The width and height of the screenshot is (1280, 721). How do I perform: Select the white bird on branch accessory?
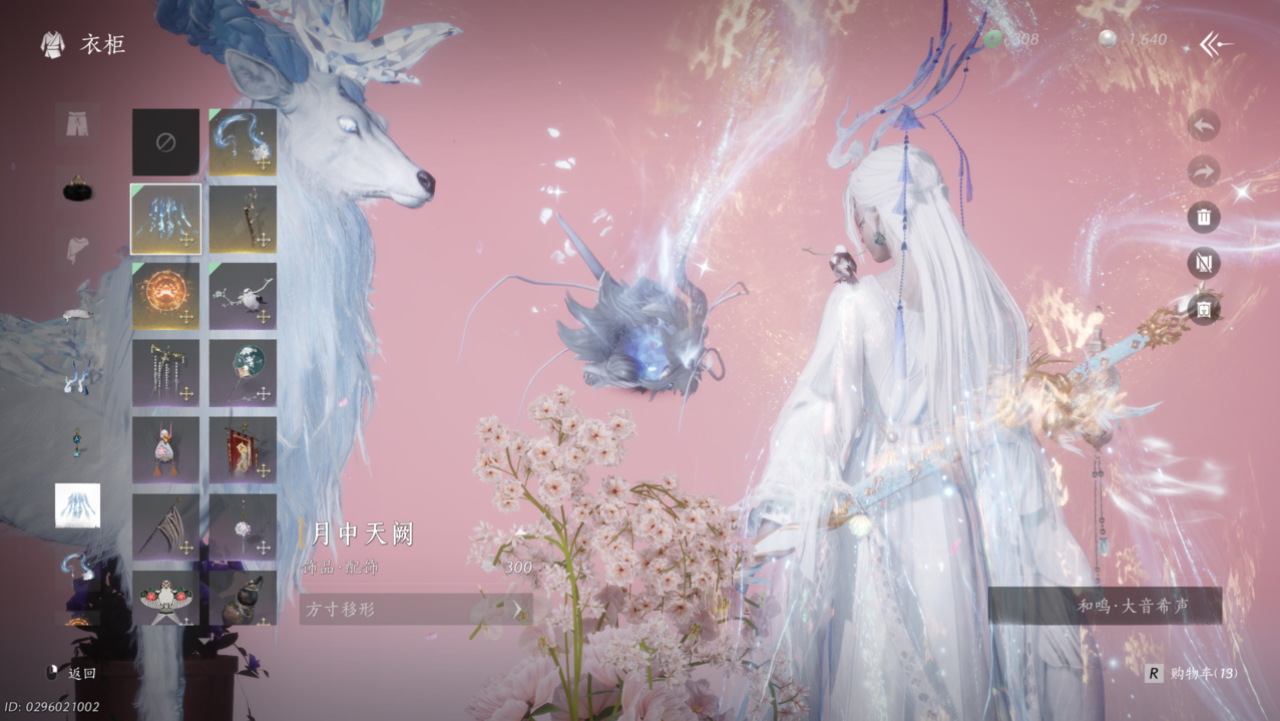click(243, 296)
